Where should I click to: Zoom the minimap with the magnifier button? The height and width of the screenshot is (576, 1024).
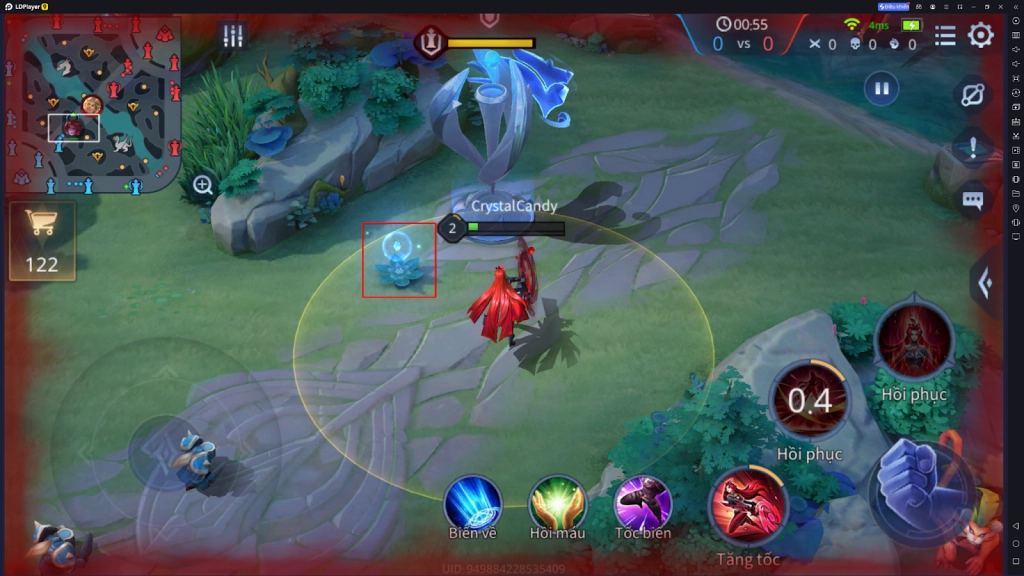coord(203,185)
